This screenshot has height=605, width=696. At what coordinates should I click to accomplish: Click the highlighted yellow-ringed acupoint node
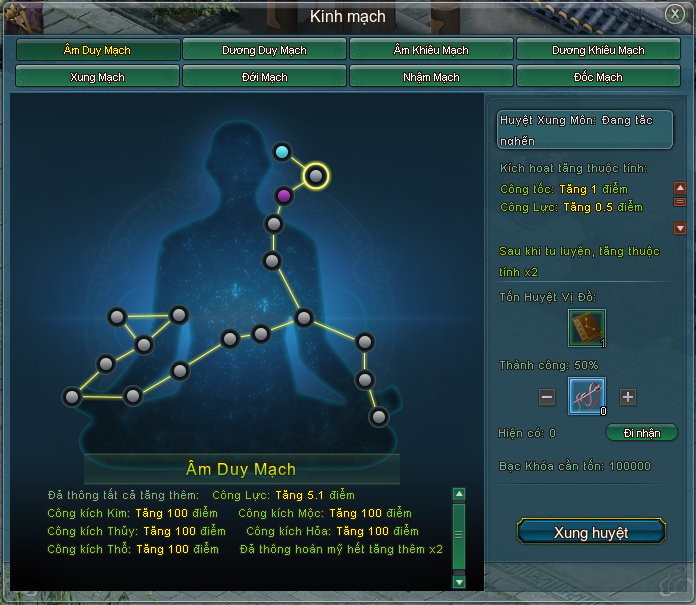click(x=316, y=176)
